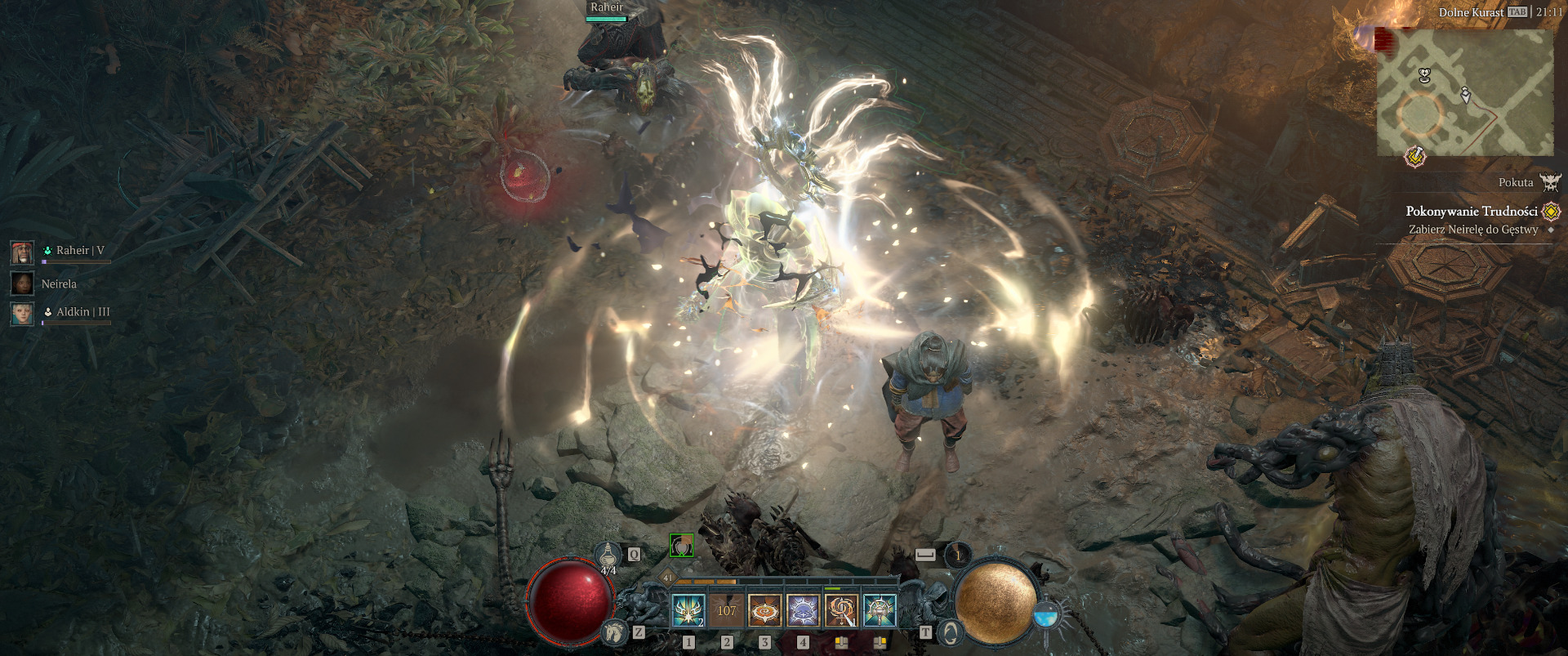Select Neirela's companion portrait
Screen dimensions: 1568x656
coord(22,283)
